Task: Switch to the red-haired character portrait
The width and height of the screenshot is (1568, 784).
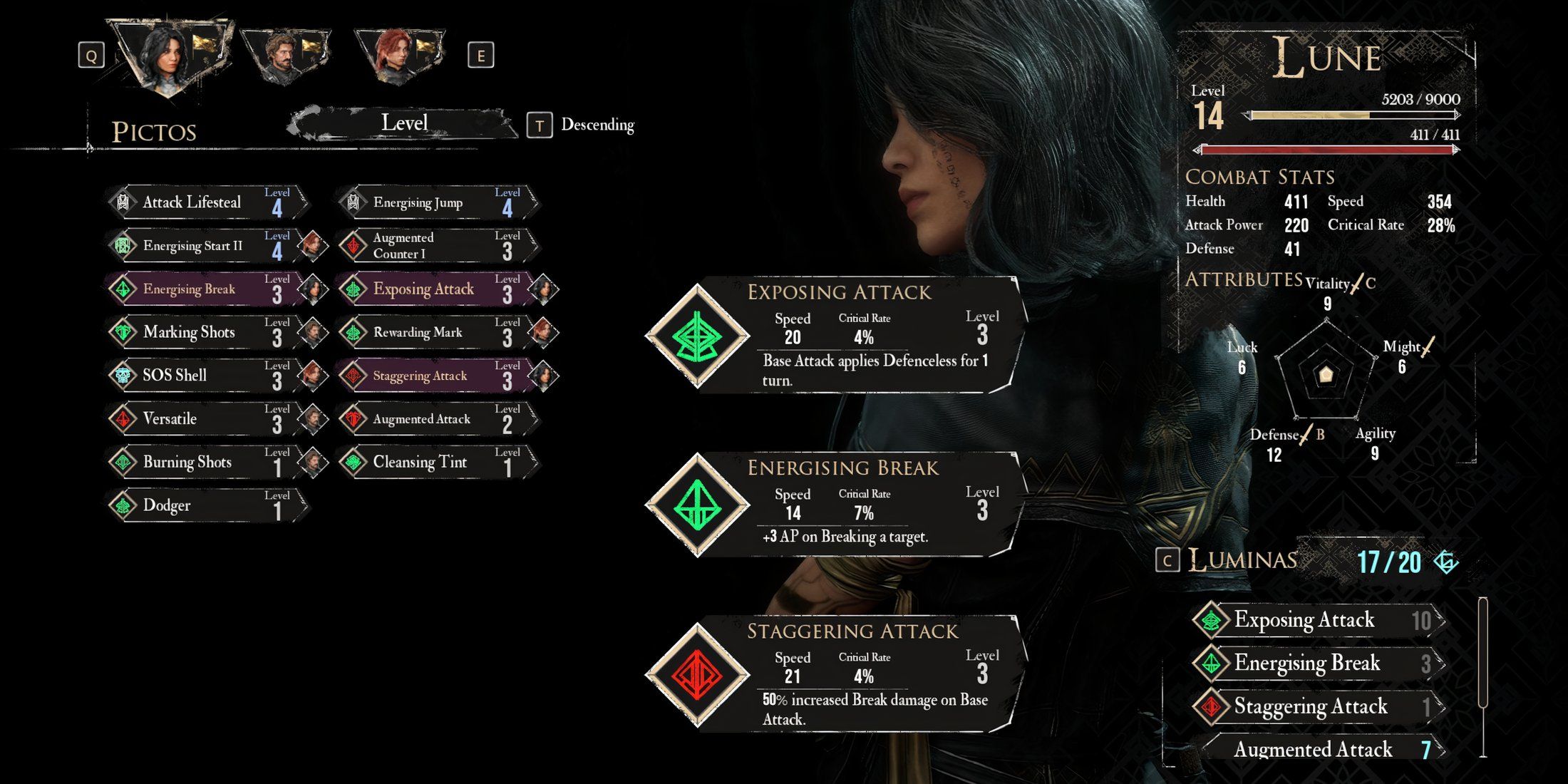Action: point(399,56)
